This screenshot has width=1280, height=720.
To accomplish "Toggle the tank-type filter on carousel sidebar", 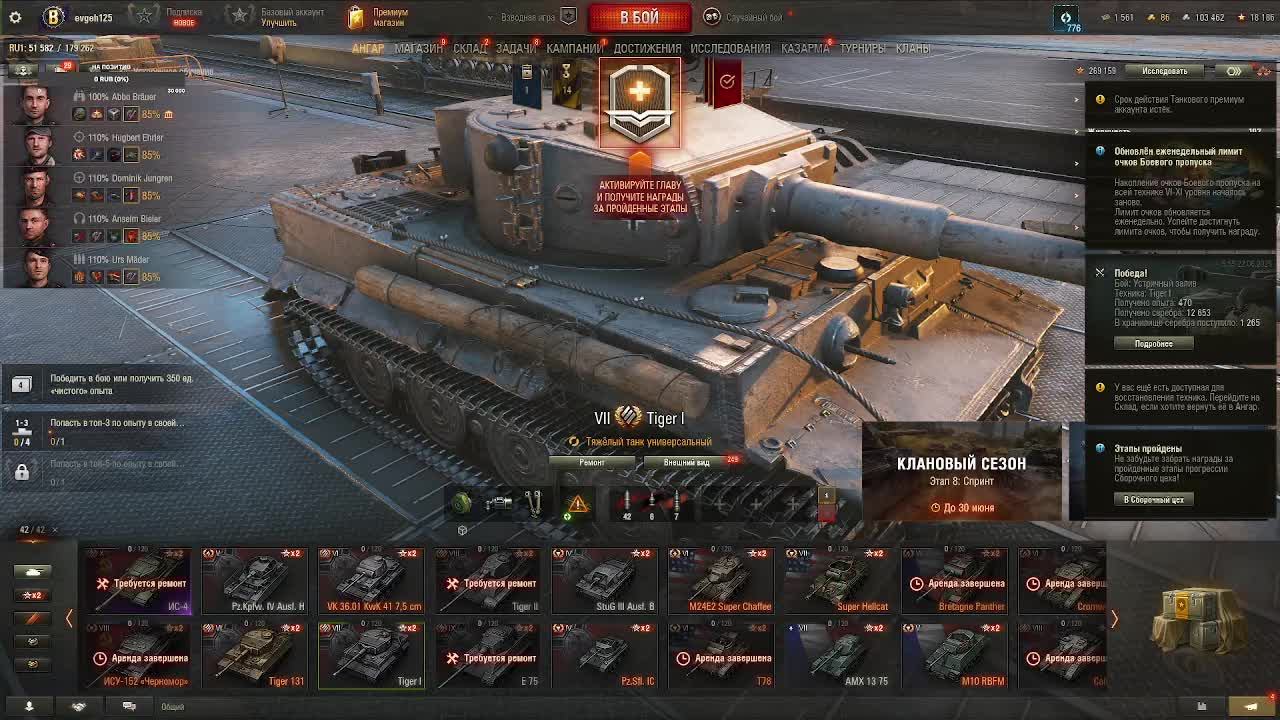I will tap(33, 571).
